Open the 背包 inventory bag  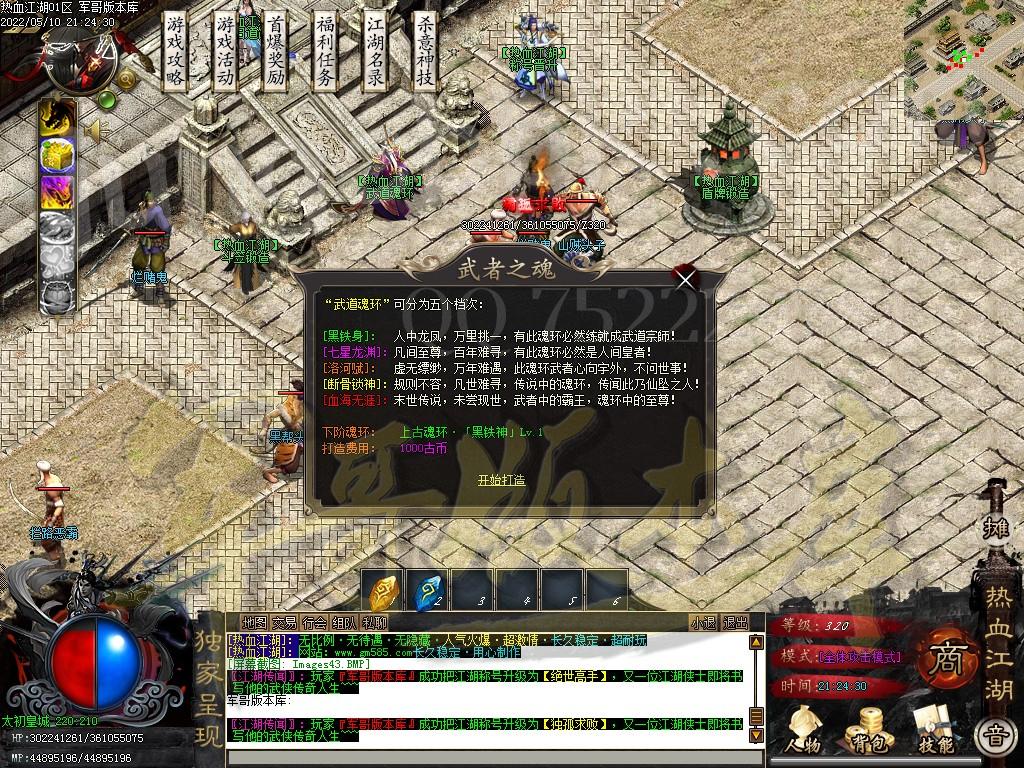[x=866, y=730]
